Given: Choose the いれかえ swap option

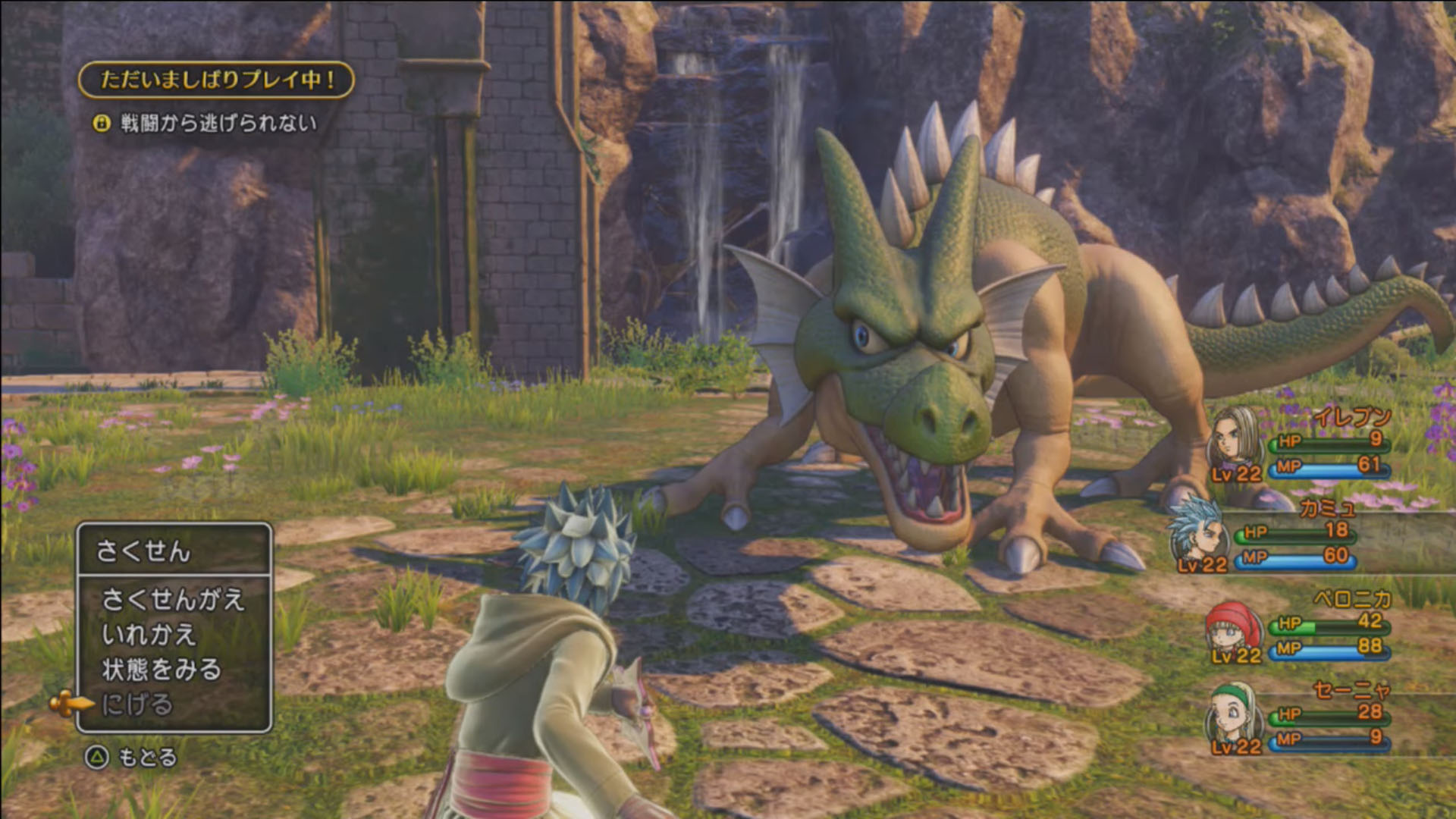Looking at the screenshot, I should [149, 635].
